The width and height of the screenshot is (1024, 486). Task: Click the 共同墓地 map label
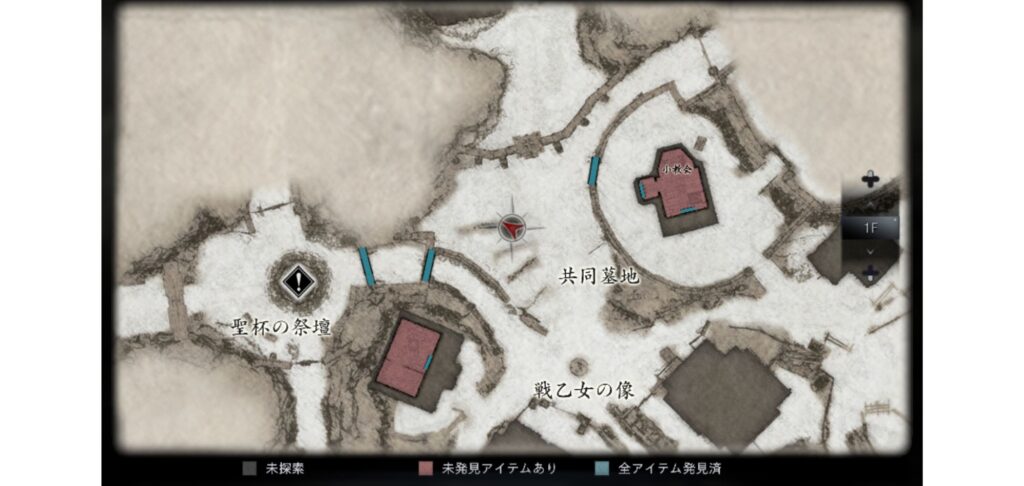[600, 276]
